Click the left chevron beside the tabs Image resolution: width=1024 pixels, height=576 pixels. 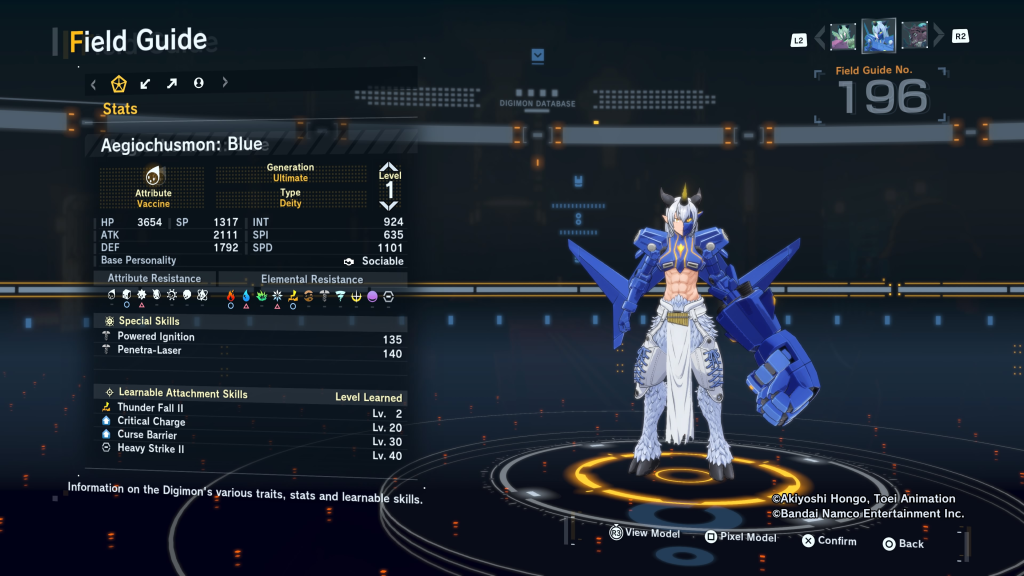tap(94, 83)
